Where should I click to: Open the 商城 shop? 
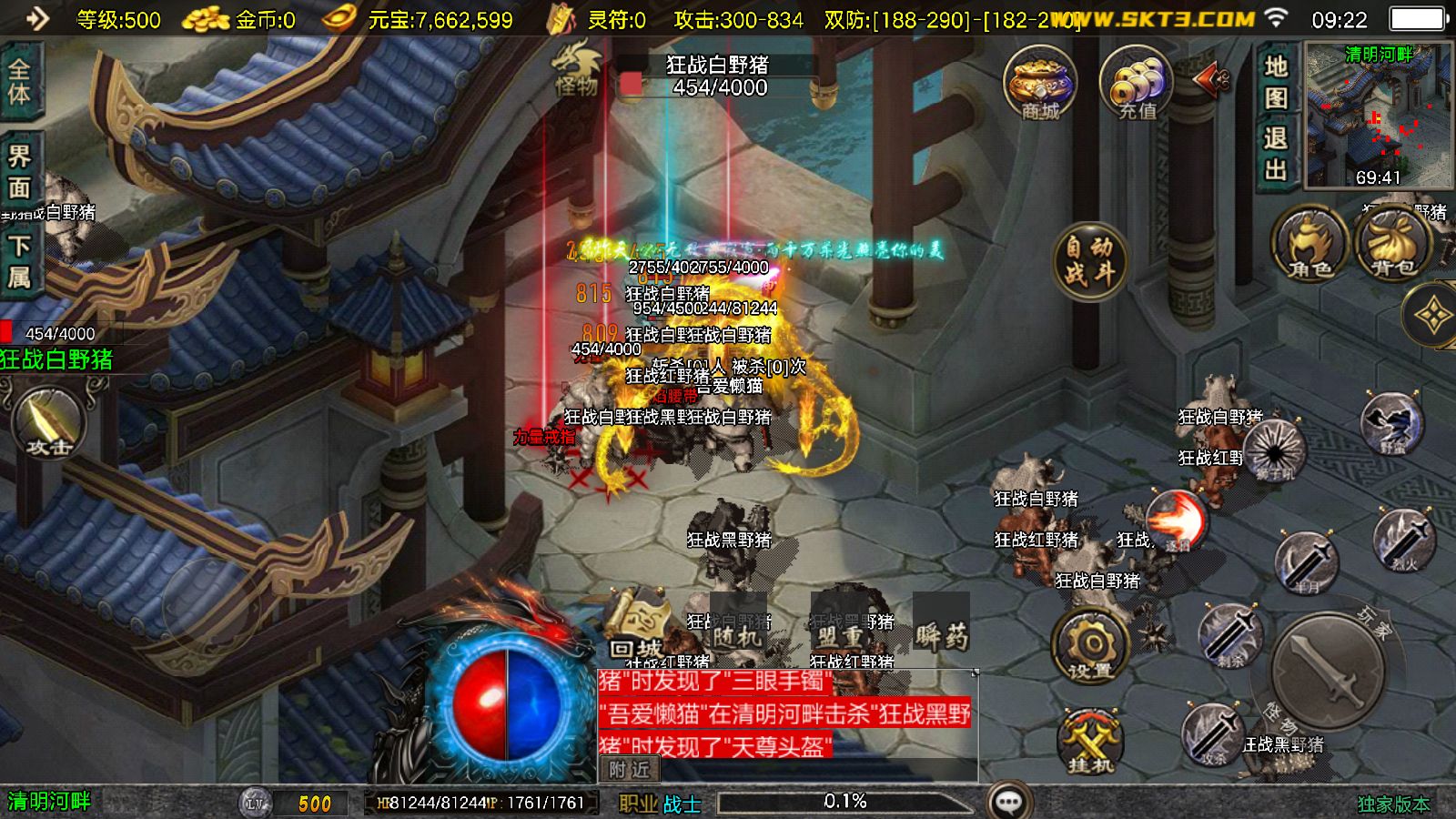point(1040,84)
